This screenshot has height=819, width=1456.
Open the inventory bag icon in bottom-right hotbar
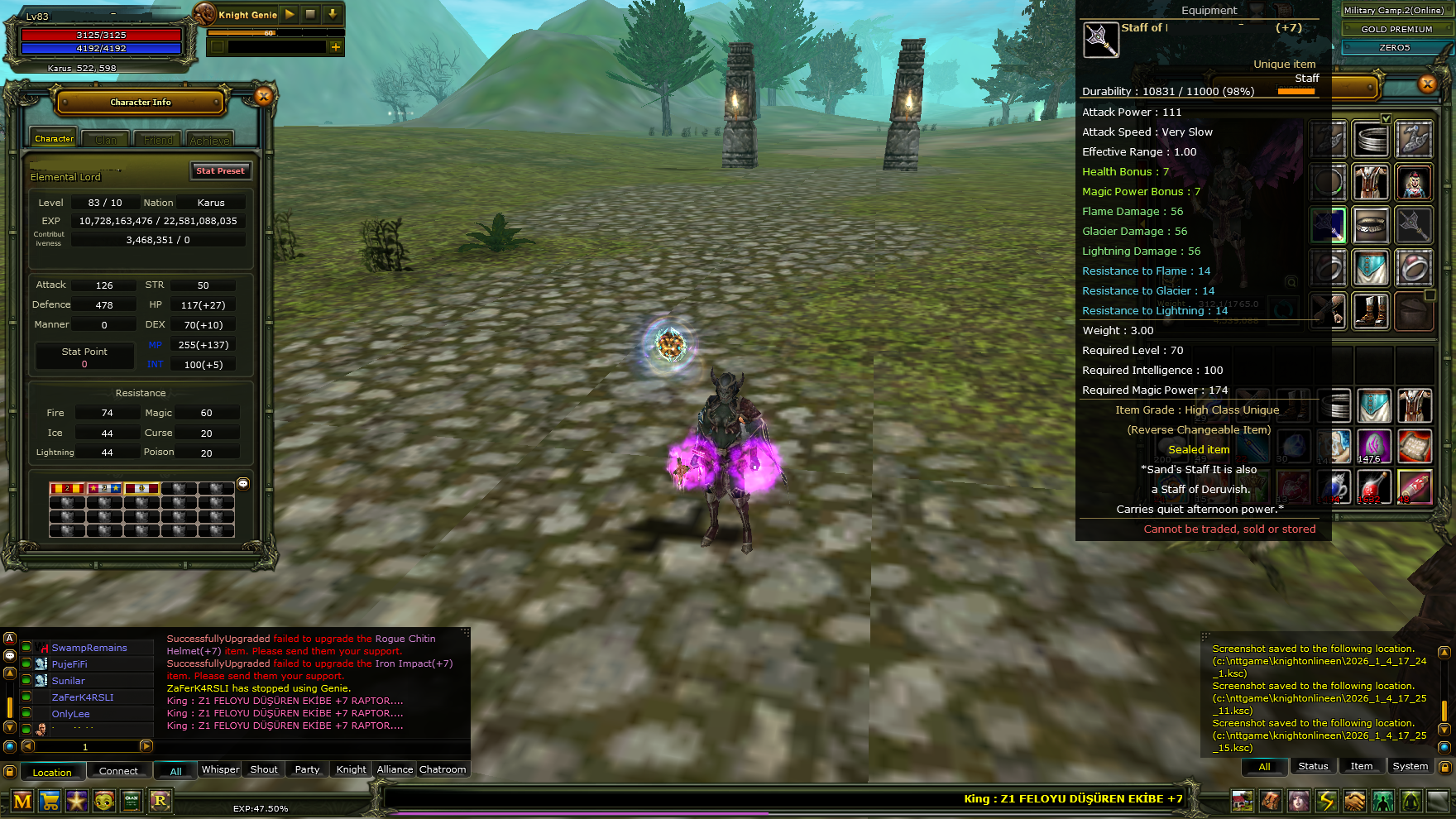coord(1272,800)
